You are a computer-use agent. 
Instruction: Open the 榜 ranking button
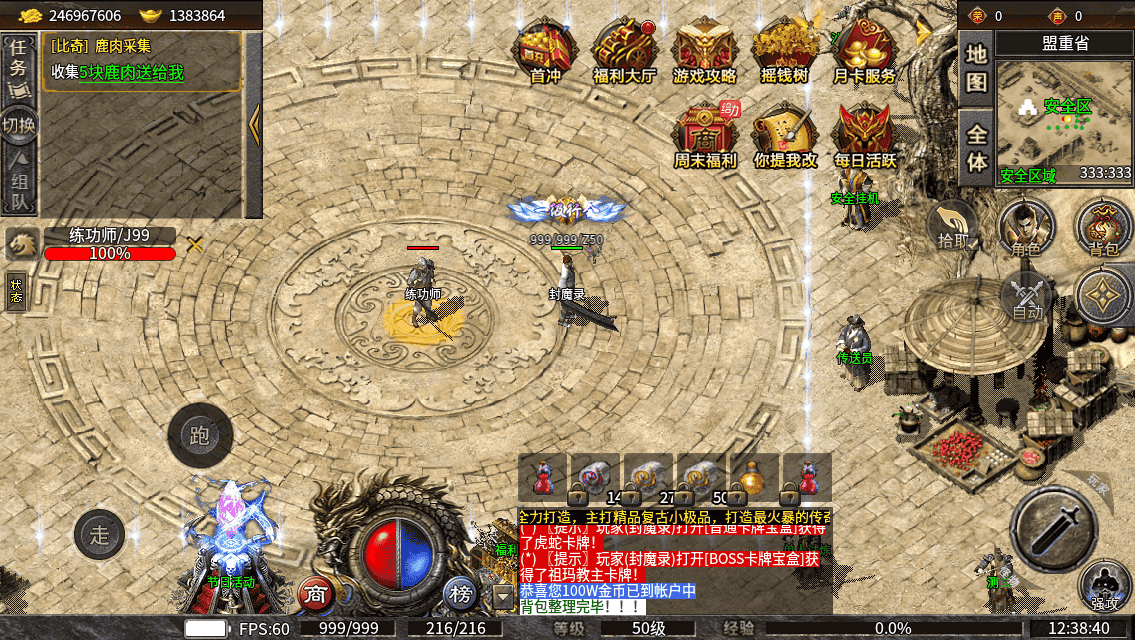[x=461, y=594]
